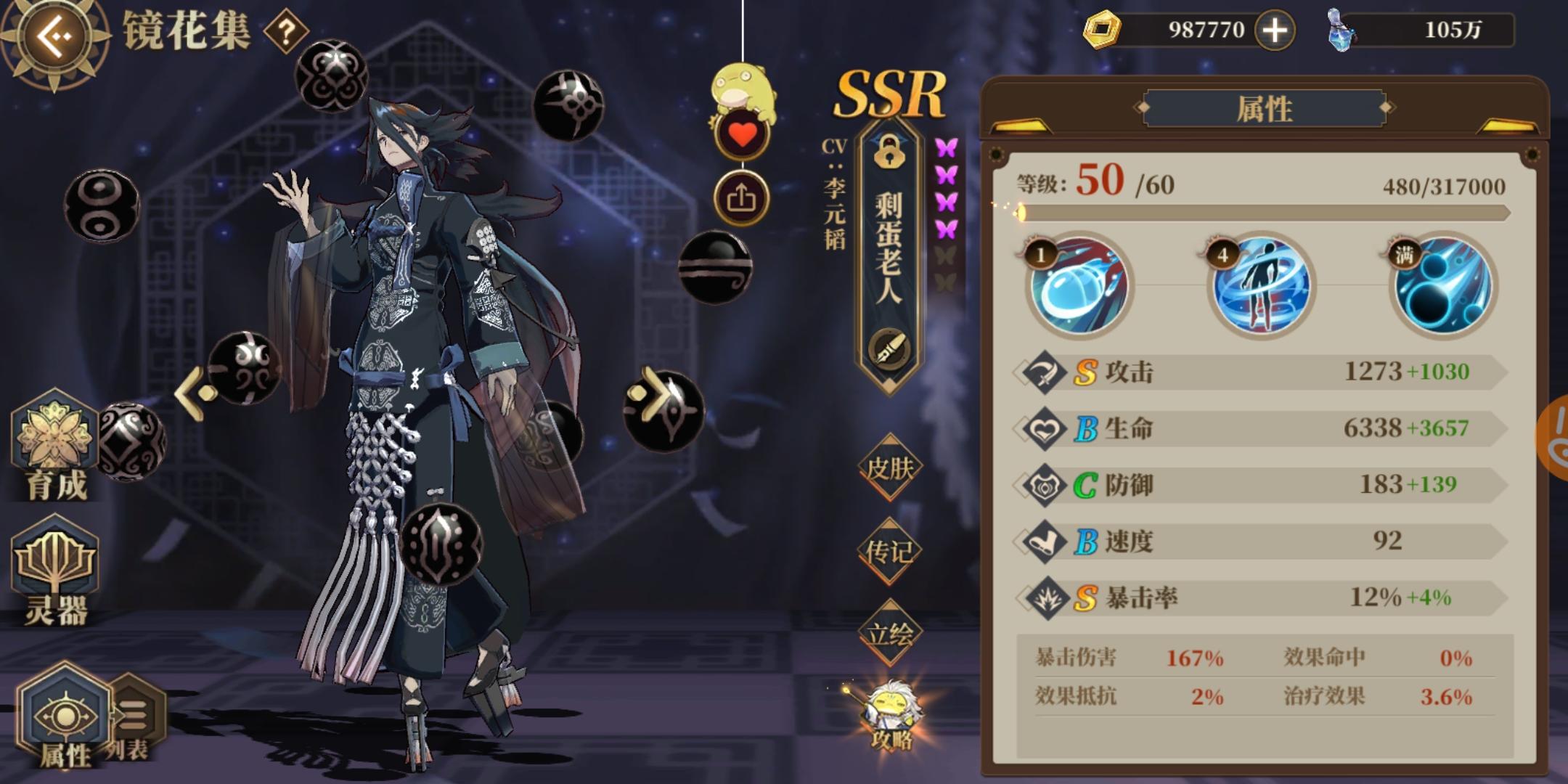Open the first blue water skill icon
1568x784 pixels.
pyautogui.click(x=1078, y=287)
